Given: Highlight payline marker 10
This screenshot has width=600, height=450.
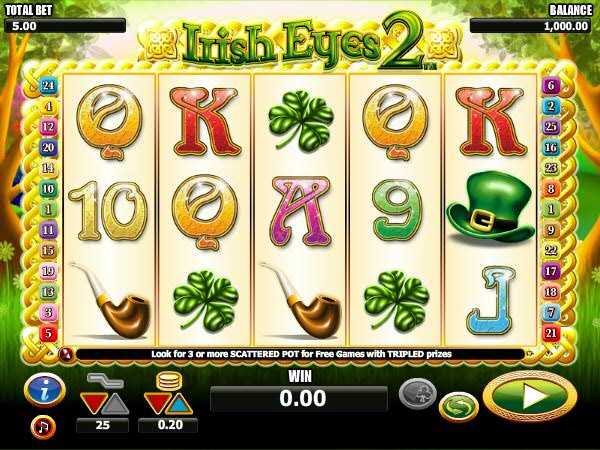Looking at the screenshot, I should (47, 188).
